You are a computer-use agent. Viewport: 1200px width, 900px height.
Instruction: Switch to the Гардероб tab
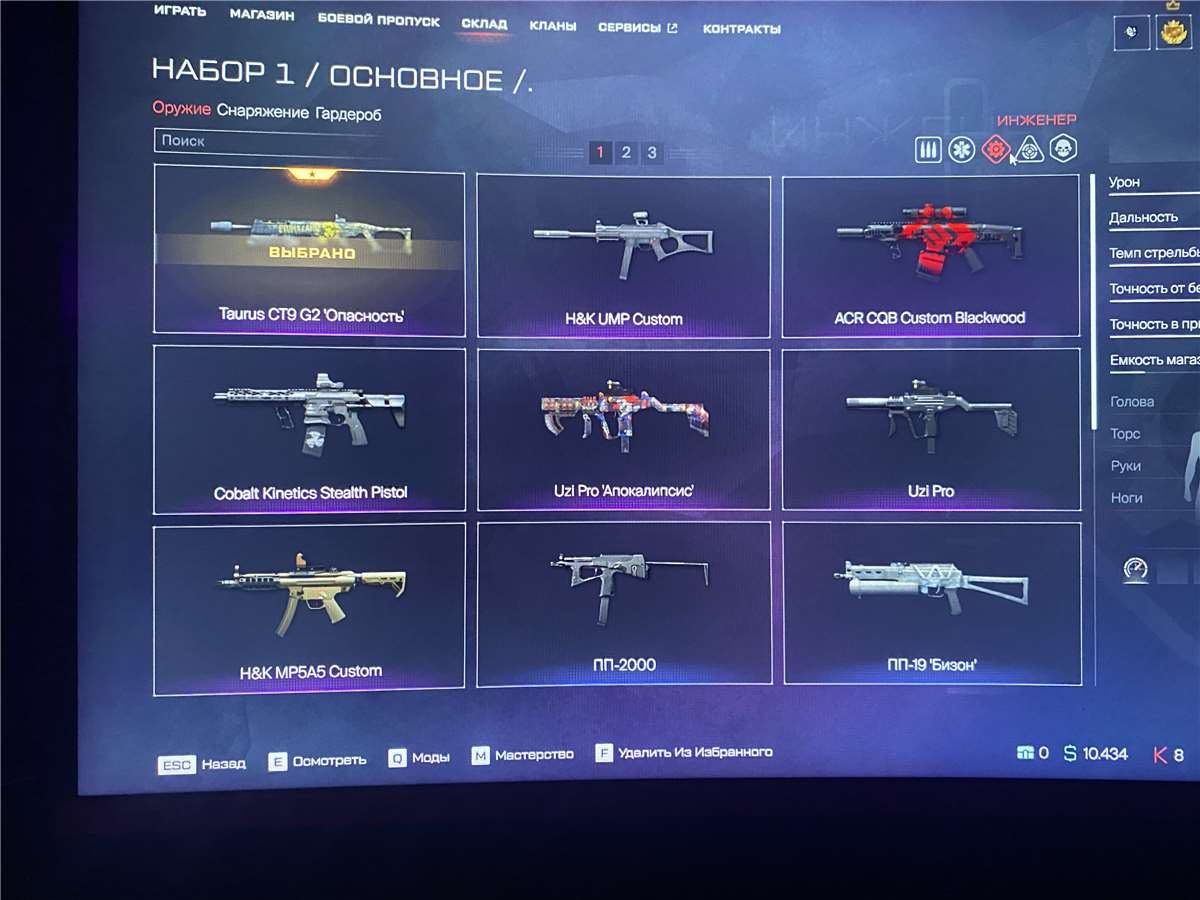coord(348,114)
